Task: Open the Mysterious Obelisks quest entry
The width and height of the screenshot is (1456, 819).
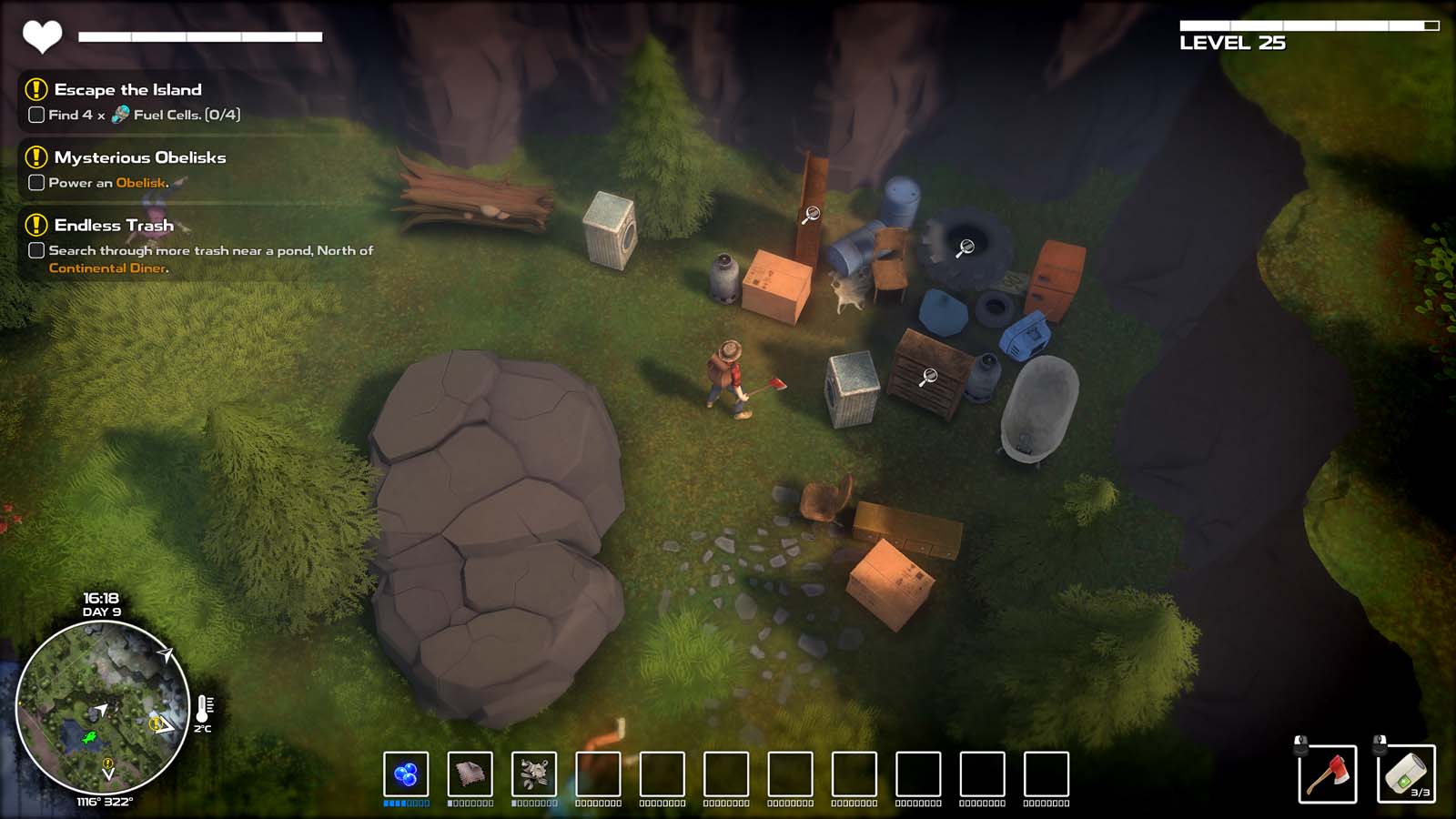Action: point(139,157)
